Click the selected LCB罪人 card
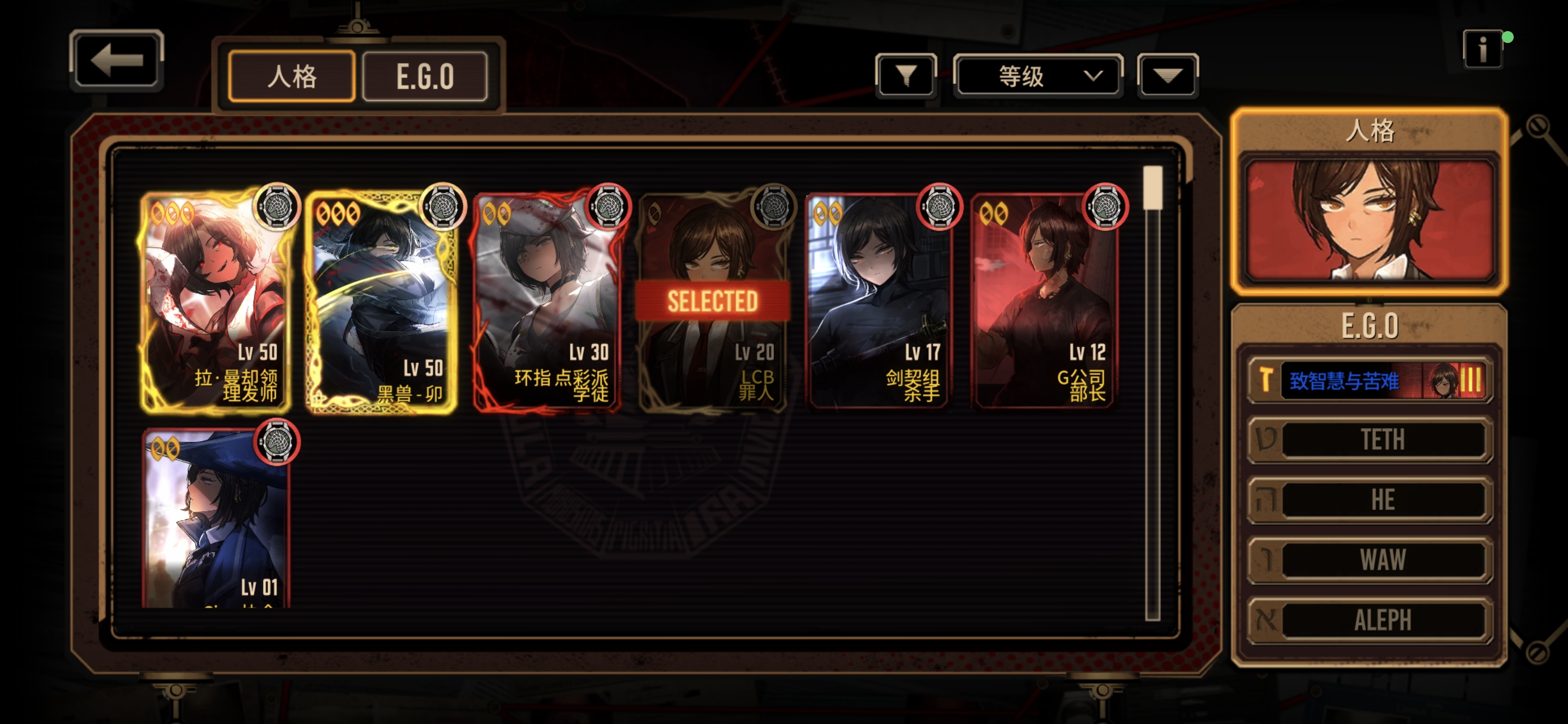Viewport: 1568px width, 724px height. point(713,301)
